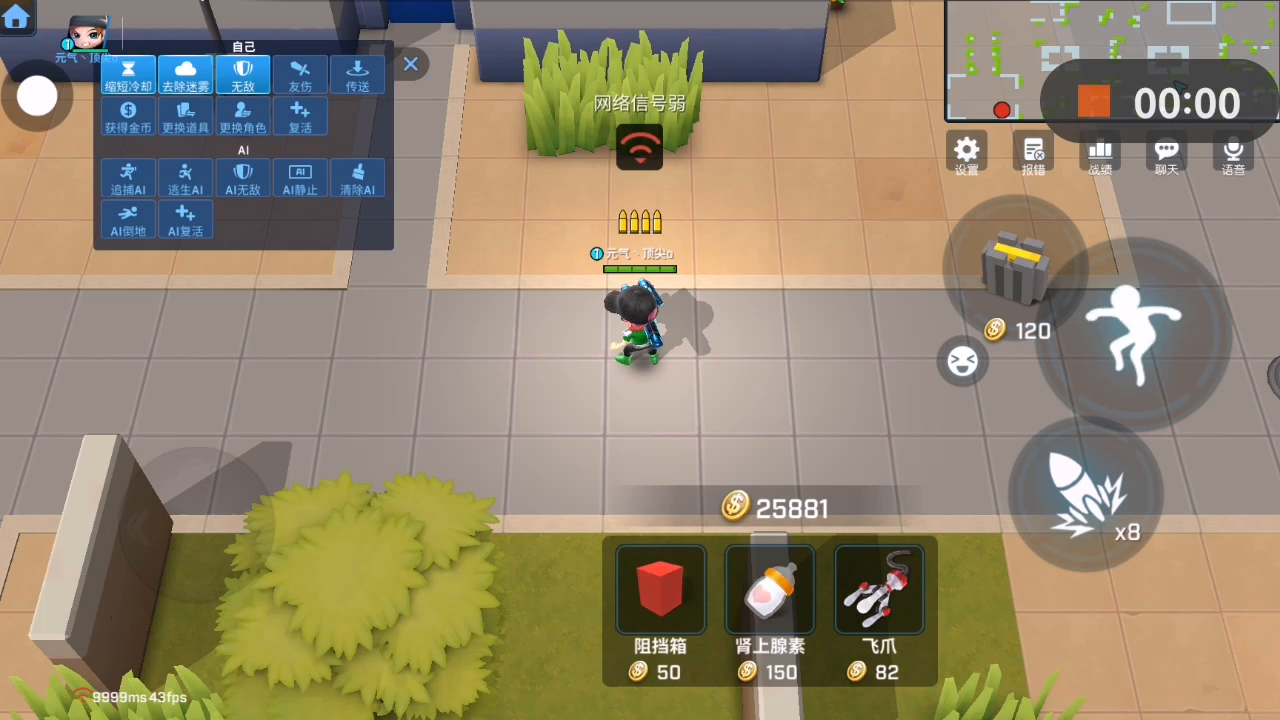Screen dimensions: 1280x720
Task: Close the debug cheat panel
Action: pyautogui.click(x=410, y=64)
